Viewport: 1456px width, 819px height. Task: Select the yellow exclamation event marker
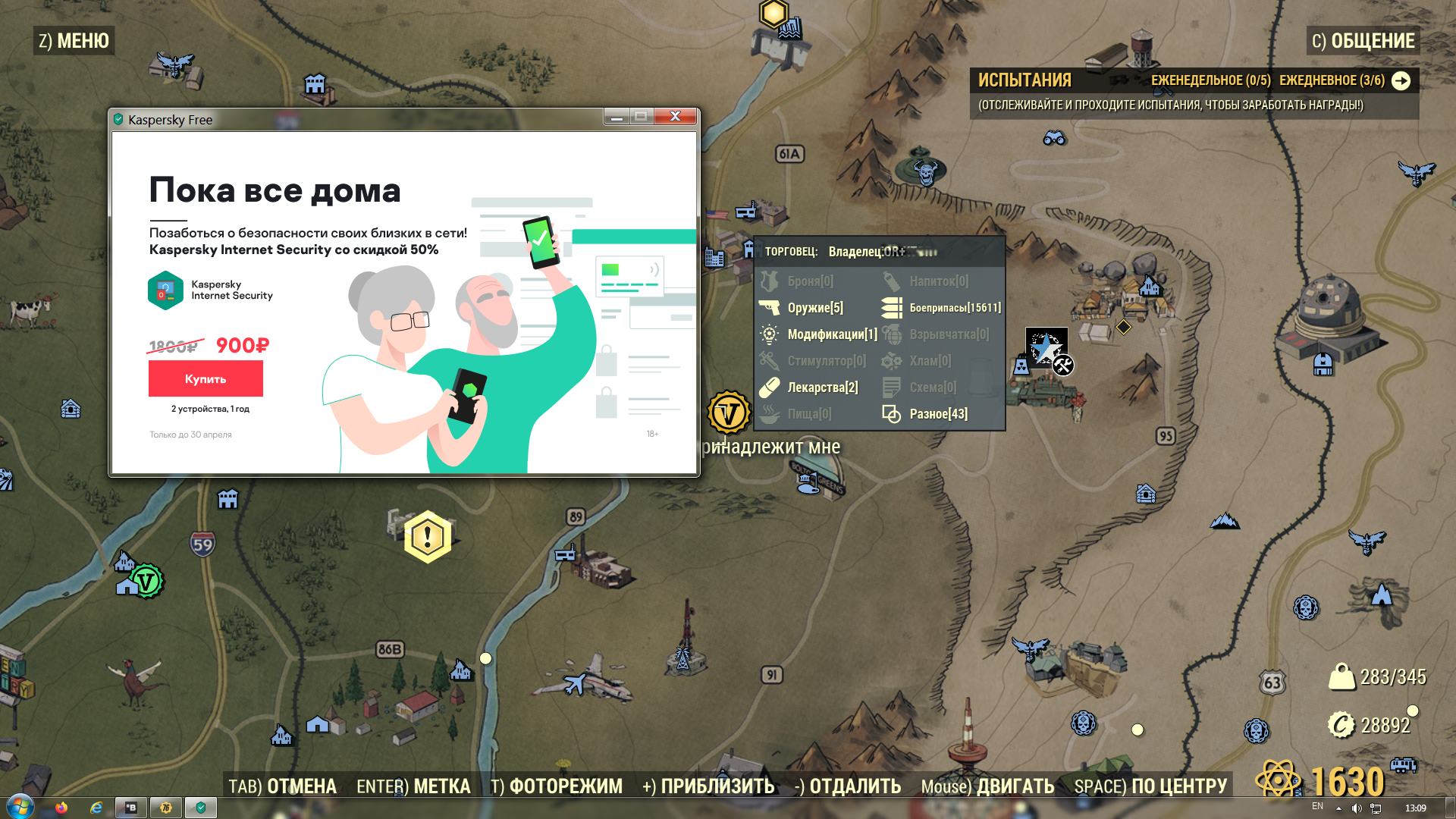[x=428, y=537]
